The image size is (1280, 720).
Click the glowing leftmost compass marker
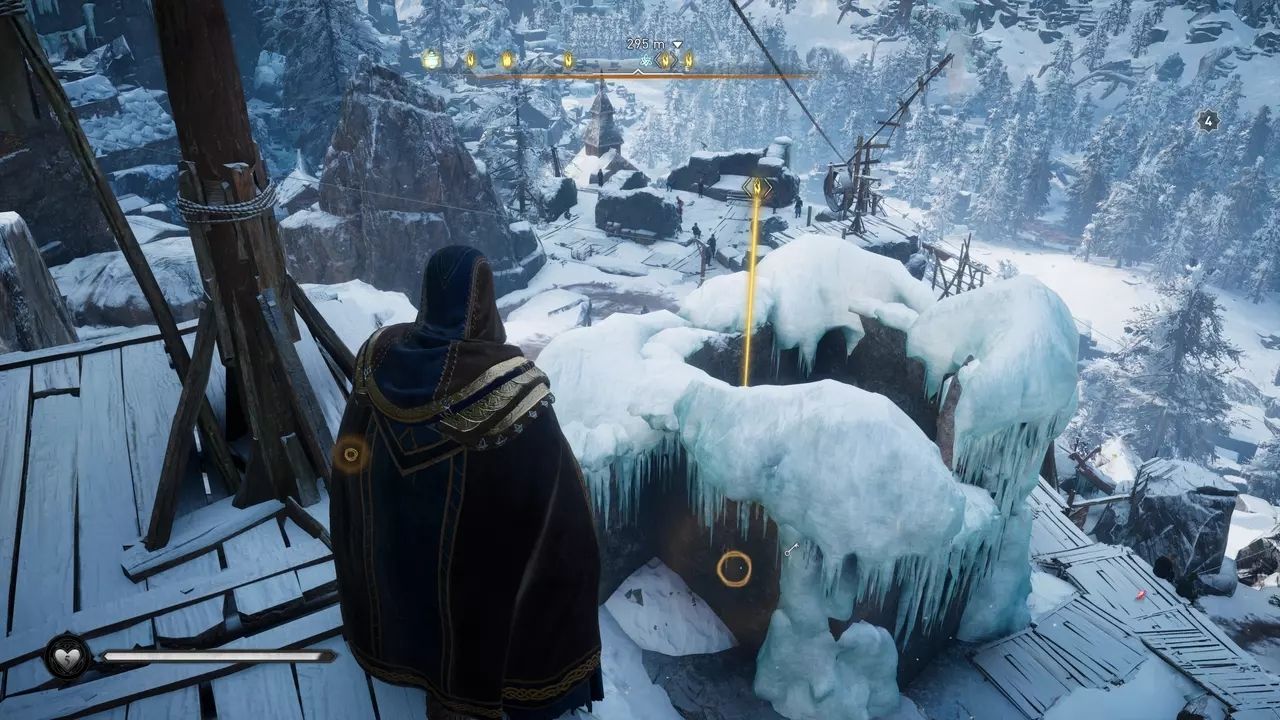431,59
